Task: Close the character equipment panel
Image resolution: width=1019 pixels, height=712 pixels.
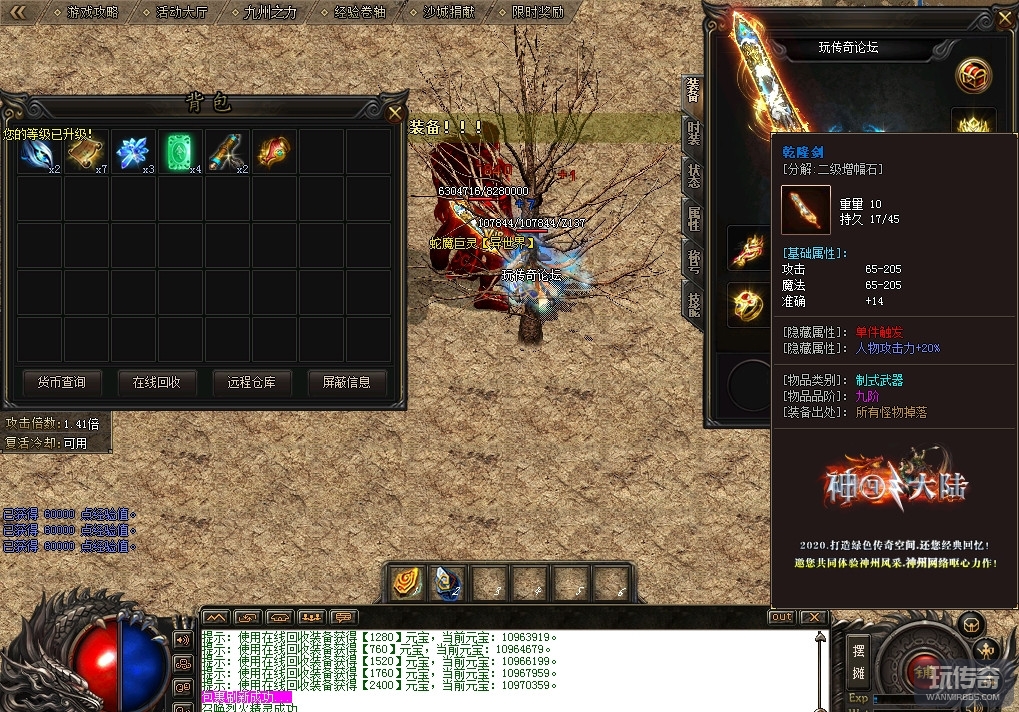Action: (x=1005, y=17)
